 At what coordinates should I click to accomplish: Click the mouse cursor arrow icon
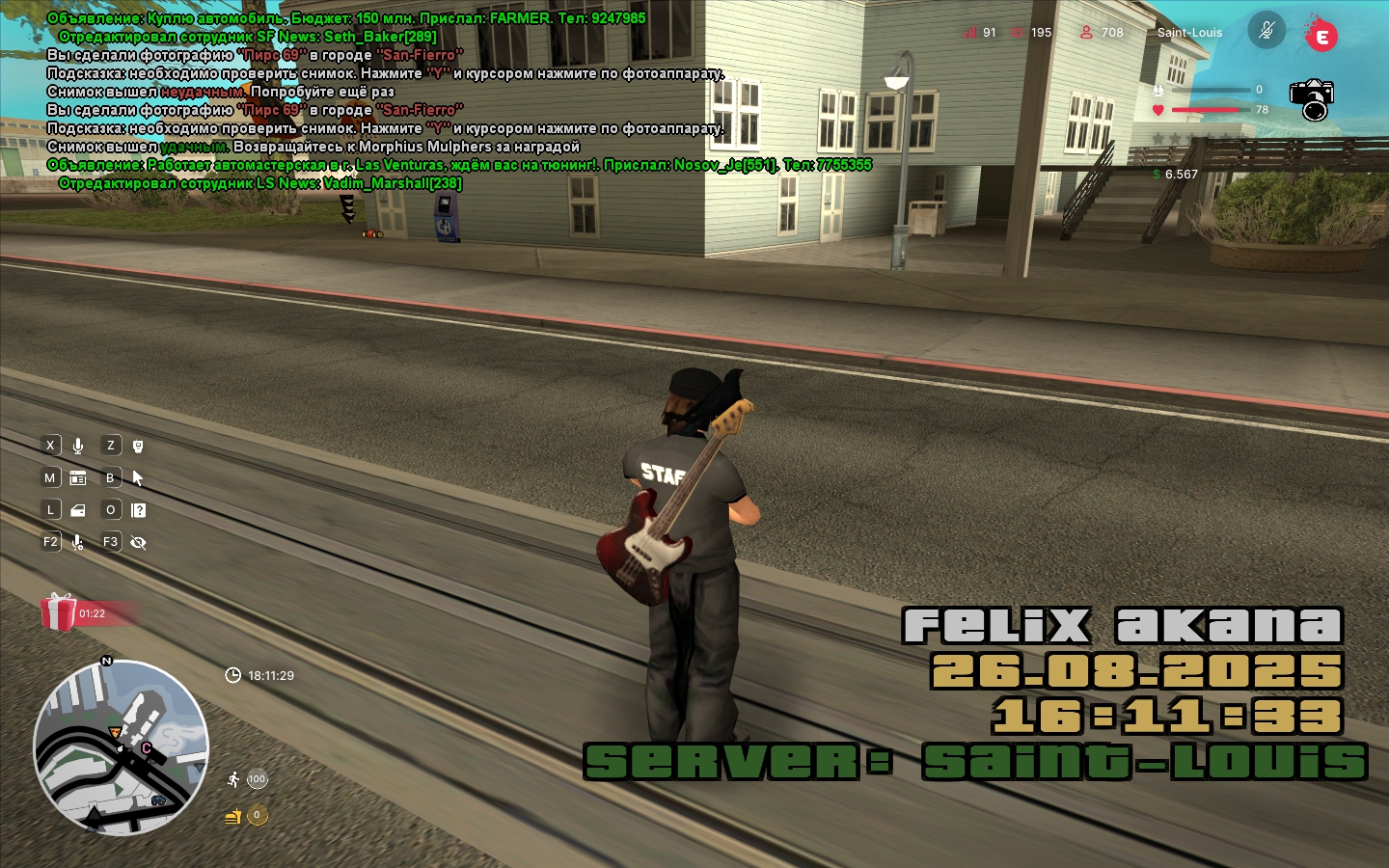(x=138, y=478)
